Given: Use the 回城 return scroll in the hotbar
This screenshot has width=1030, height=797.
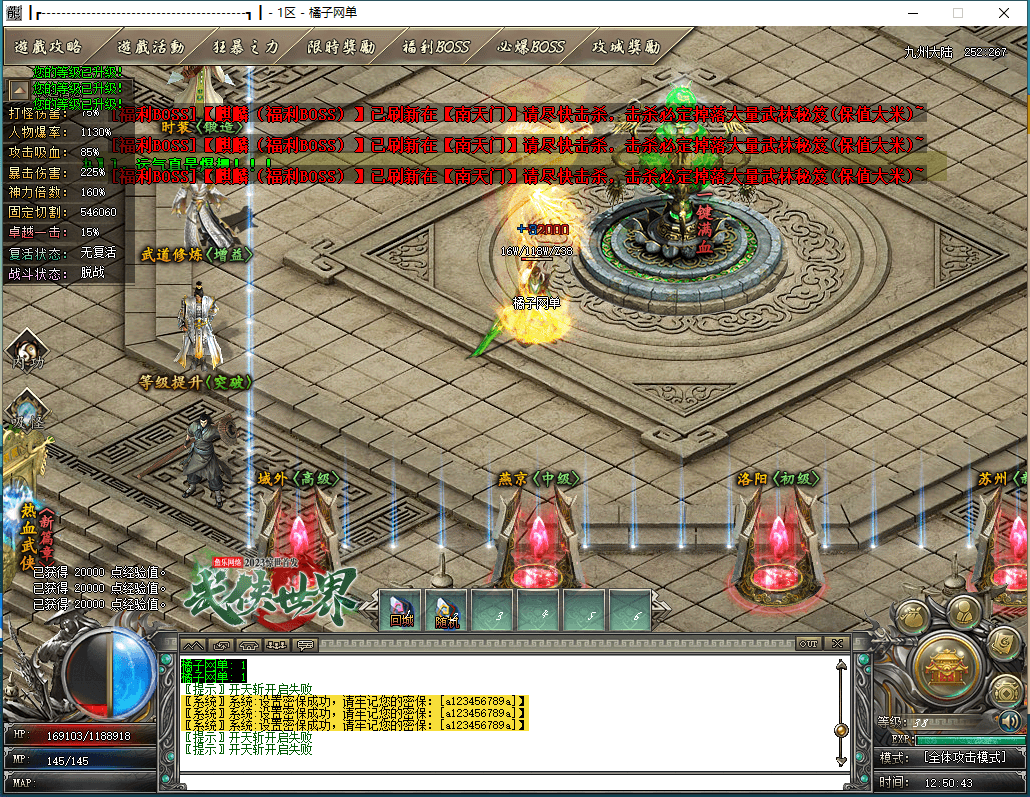Looking at the screenshot, I should point(402,610).
